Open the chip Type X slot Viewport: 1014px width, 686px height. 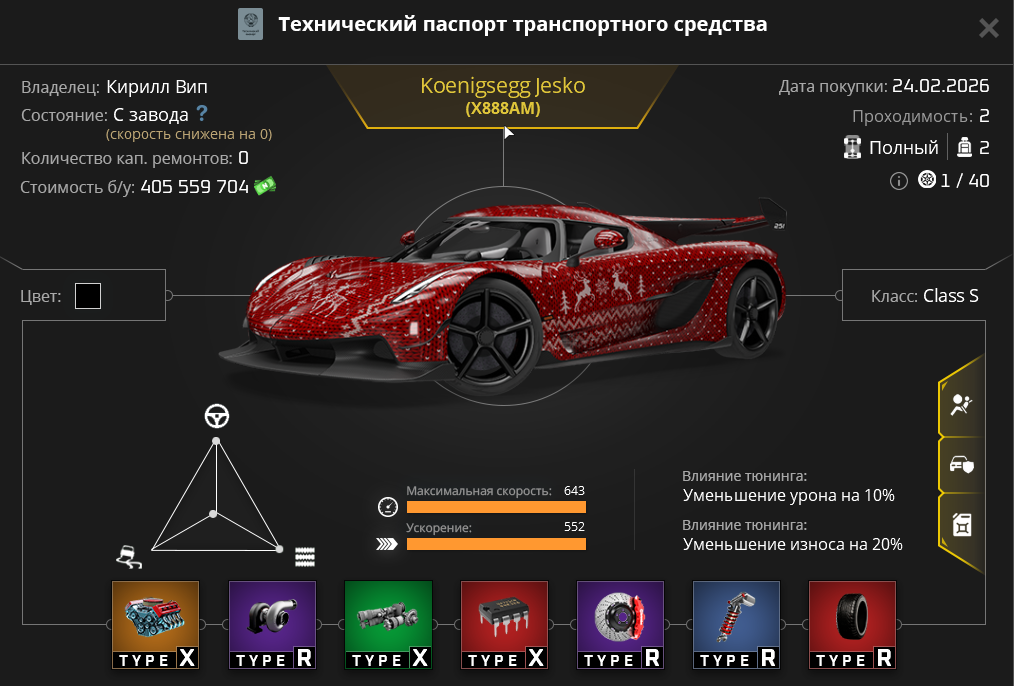[504, 625]
